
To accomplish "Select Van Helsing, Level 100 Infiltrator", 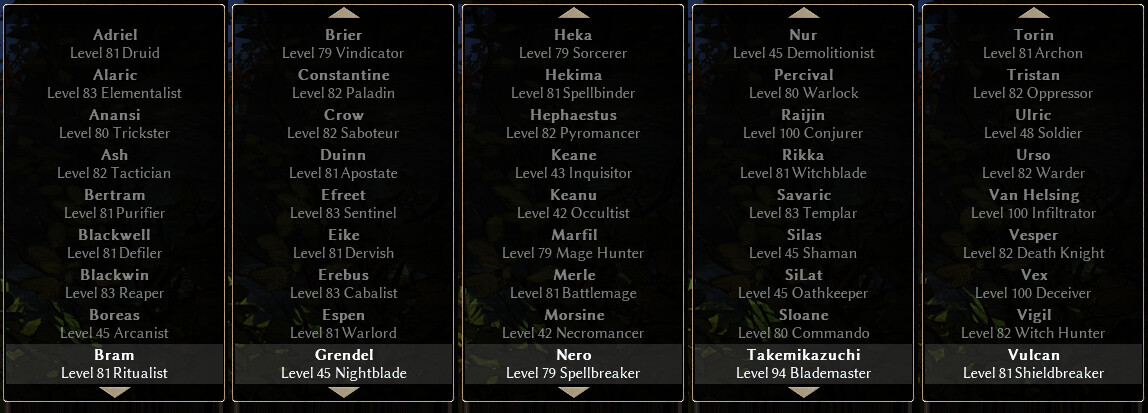I will pos(1033,204).
